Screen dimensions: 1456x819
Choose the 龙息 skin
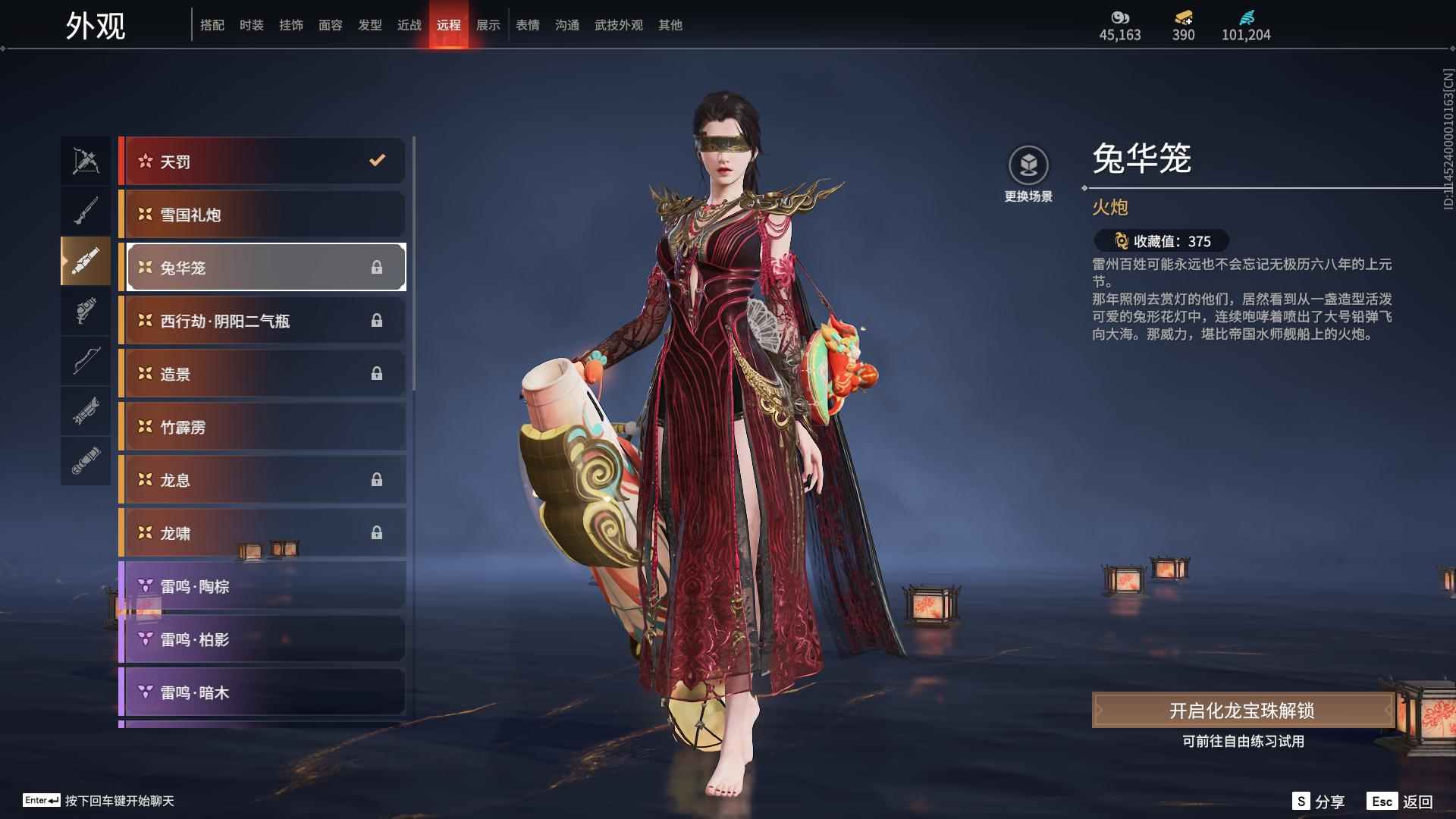pyautogui.click(x=262, y=480)
